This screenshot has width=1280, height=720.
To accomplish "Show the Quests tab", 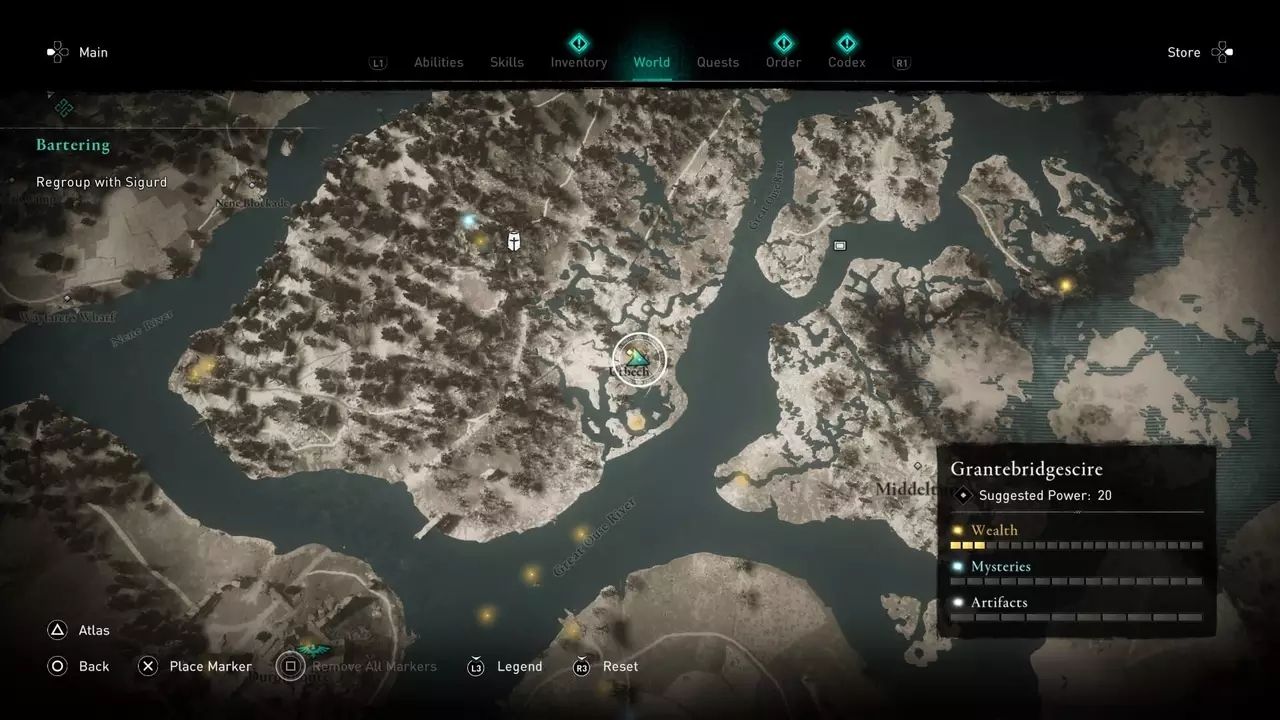I will tap(718, 62).
